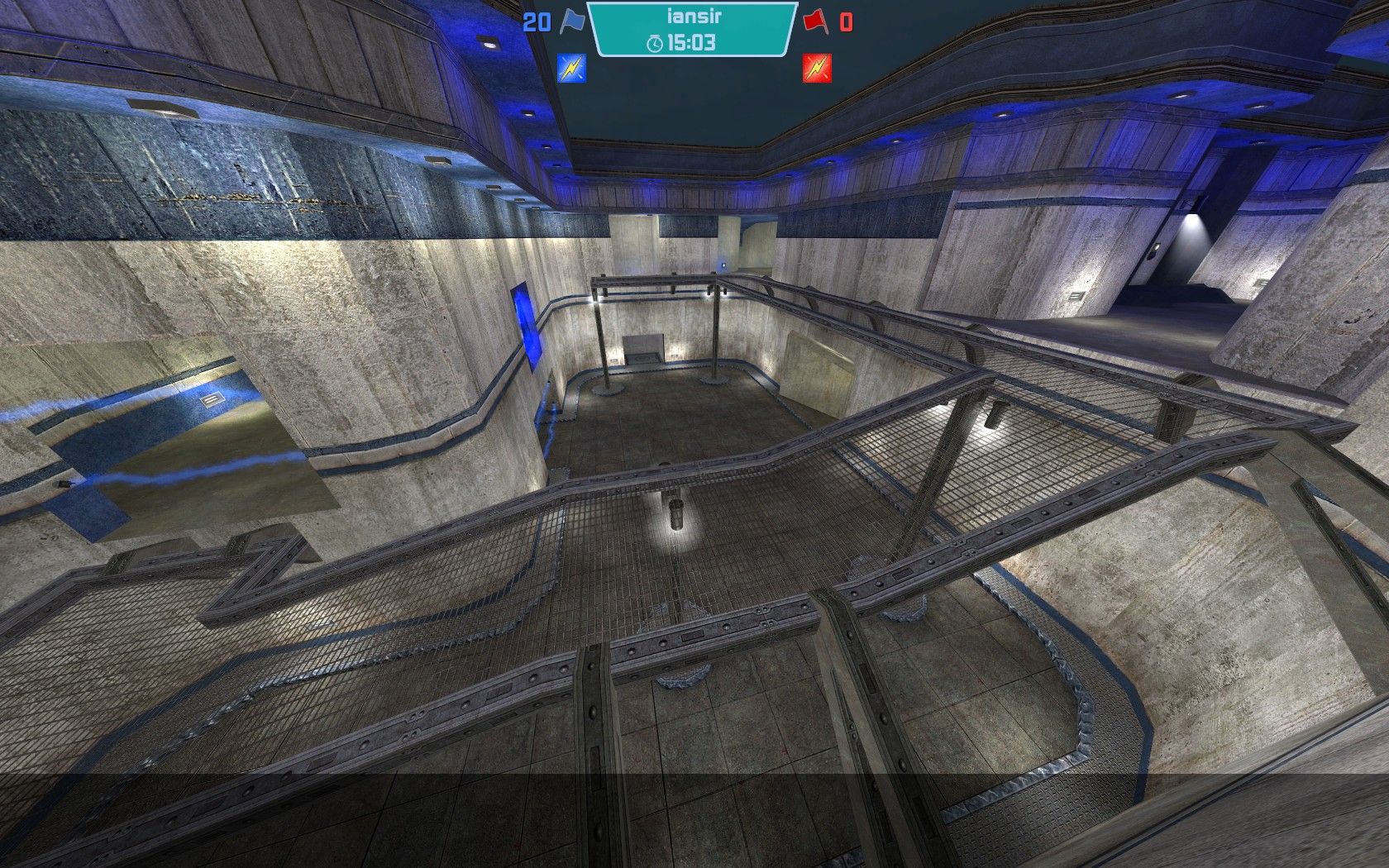The width and height of the screenshot is (1389, 868).
Task: Select the blue lightning bolt icon
Action: click(x=571, y=68)
